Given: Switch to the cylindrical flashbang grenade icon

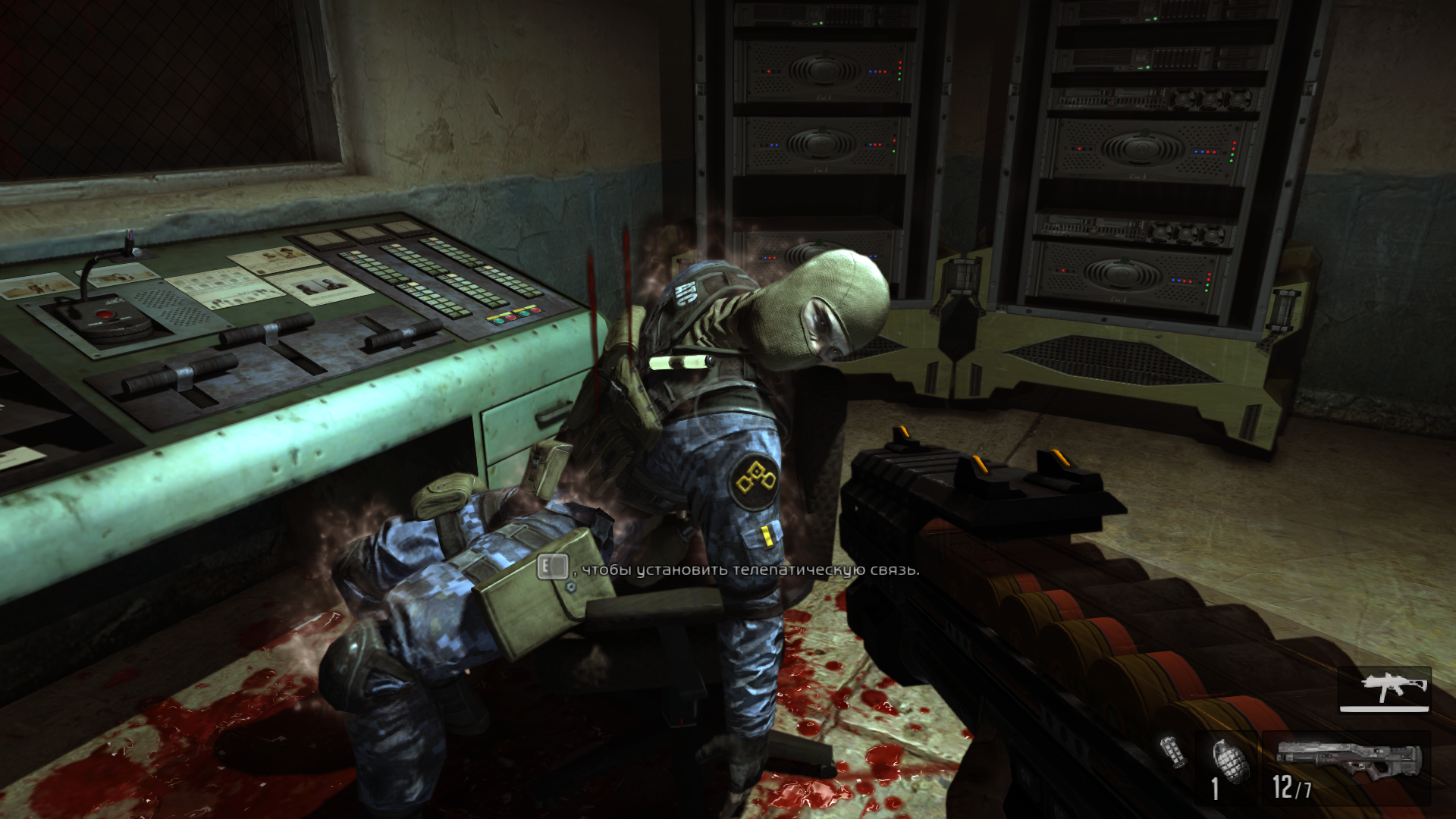Looking at the screenshot, I should click(1173, 751).
